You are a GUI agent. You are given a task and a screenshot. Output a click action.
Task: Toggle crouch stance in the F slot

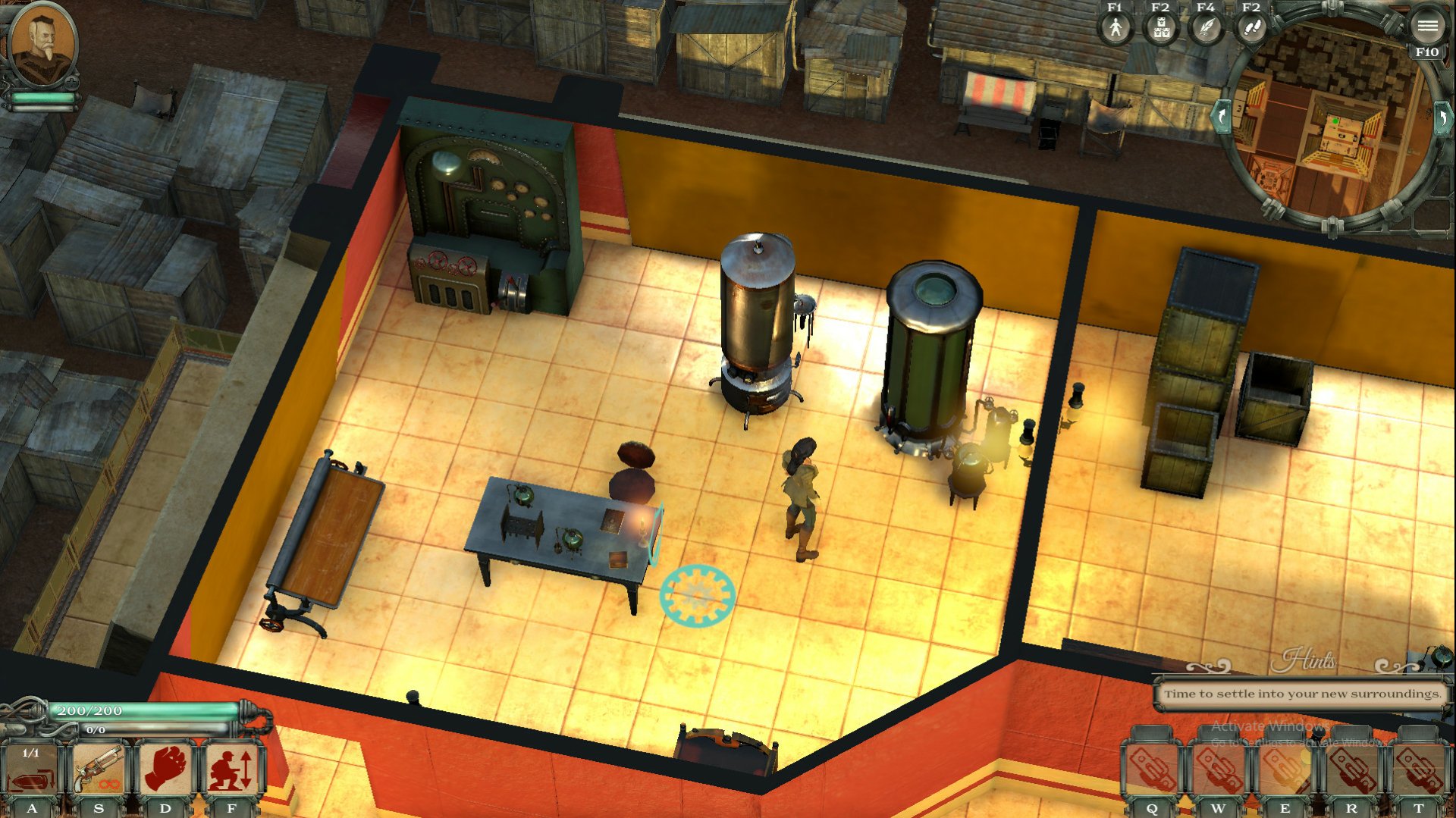[x=231, y=766]
